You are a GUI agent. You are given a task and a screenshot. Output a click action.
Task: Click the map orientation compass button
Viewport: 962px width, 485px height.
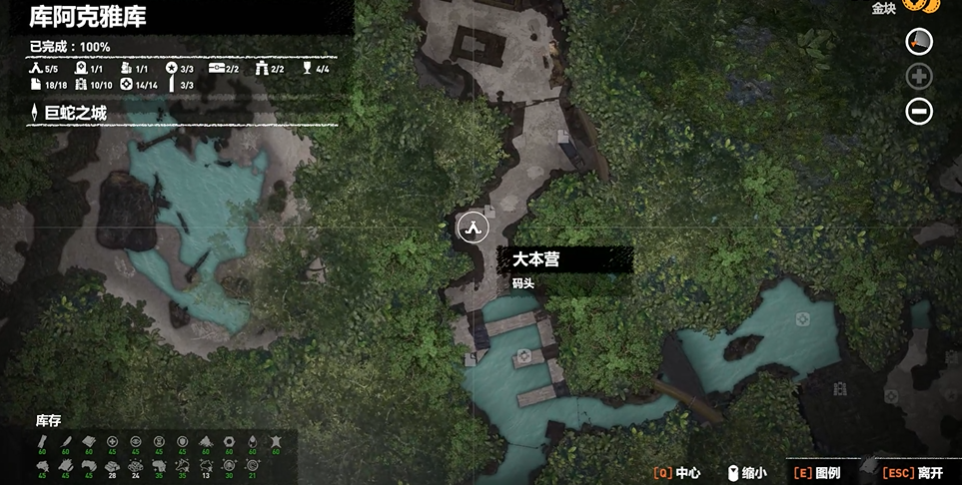tap(919, 41)
